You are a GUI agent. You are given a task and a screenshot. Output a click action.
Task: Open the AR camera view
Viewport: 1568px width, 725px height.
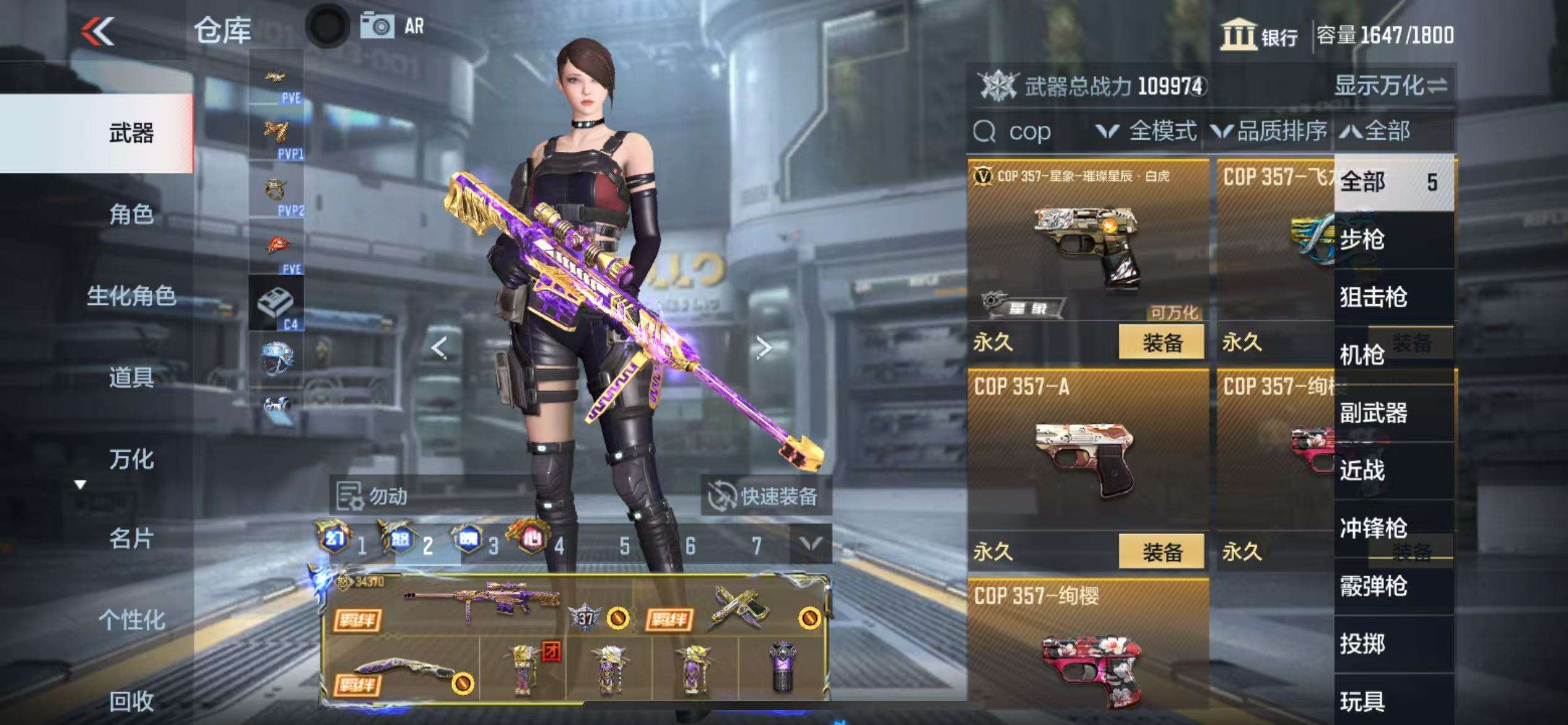click(x=392, y=27)
